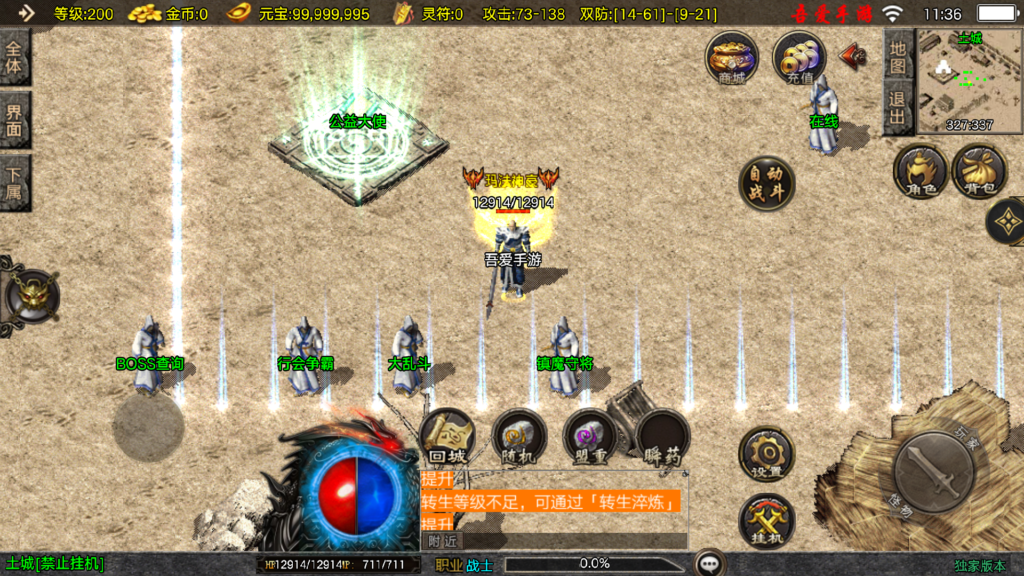Activate the 挂机 auto-hunt button
The width and height of the screenshot is (1024, 576).
tap(767, 522)
